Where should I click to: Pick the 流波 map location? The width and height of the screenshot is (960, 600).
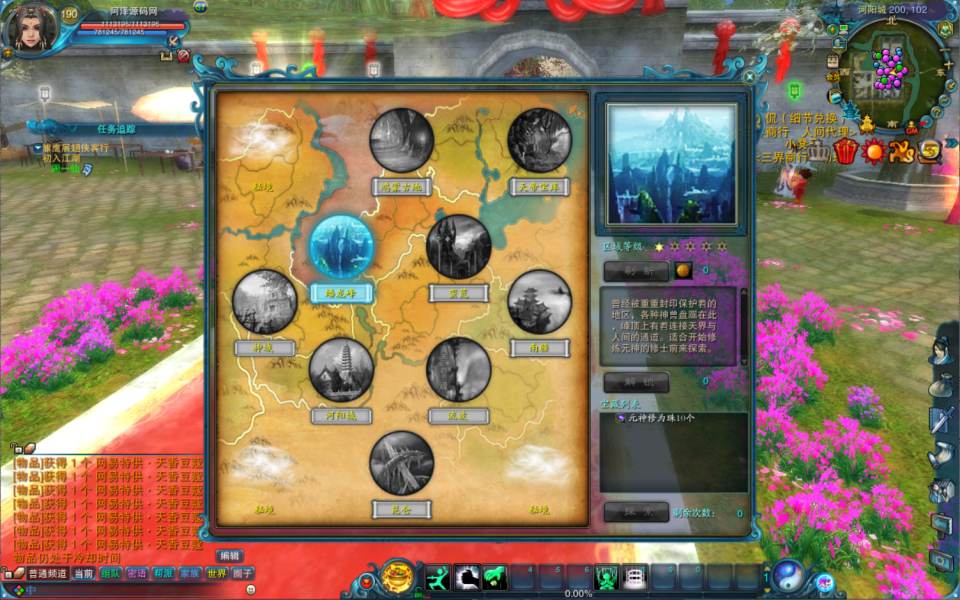point(459,369)
